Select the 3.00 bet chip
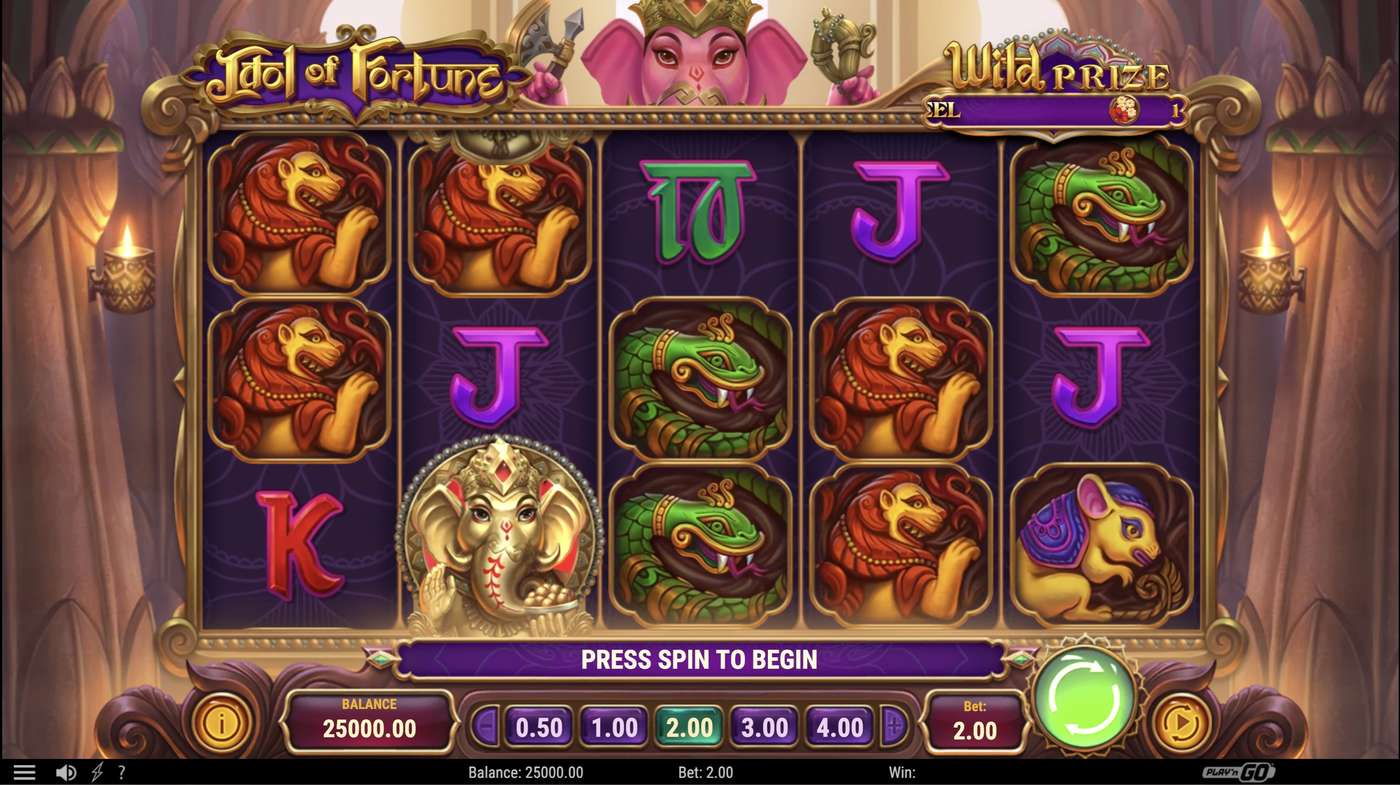The width and height of the screenshot is (1400, 785). click(766, 727)
